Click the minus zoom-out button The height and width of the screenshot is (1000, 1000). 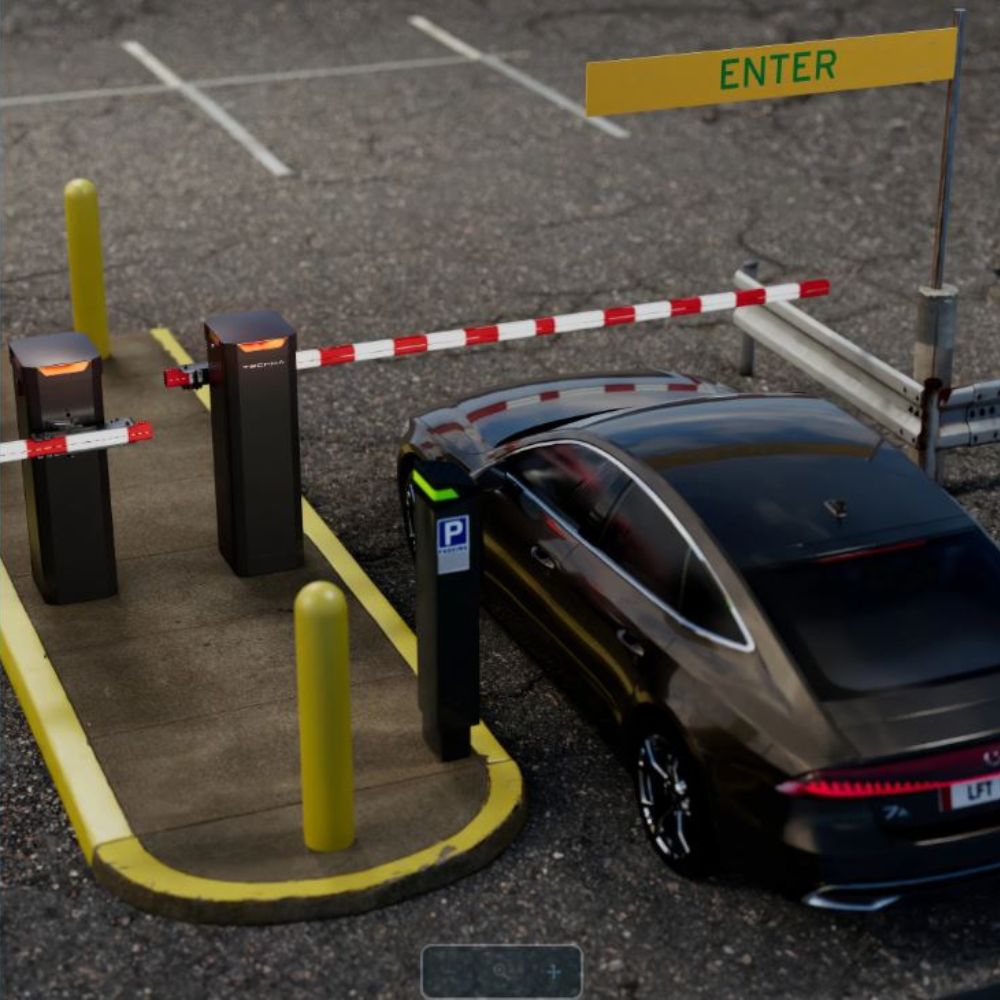point(449,971)
